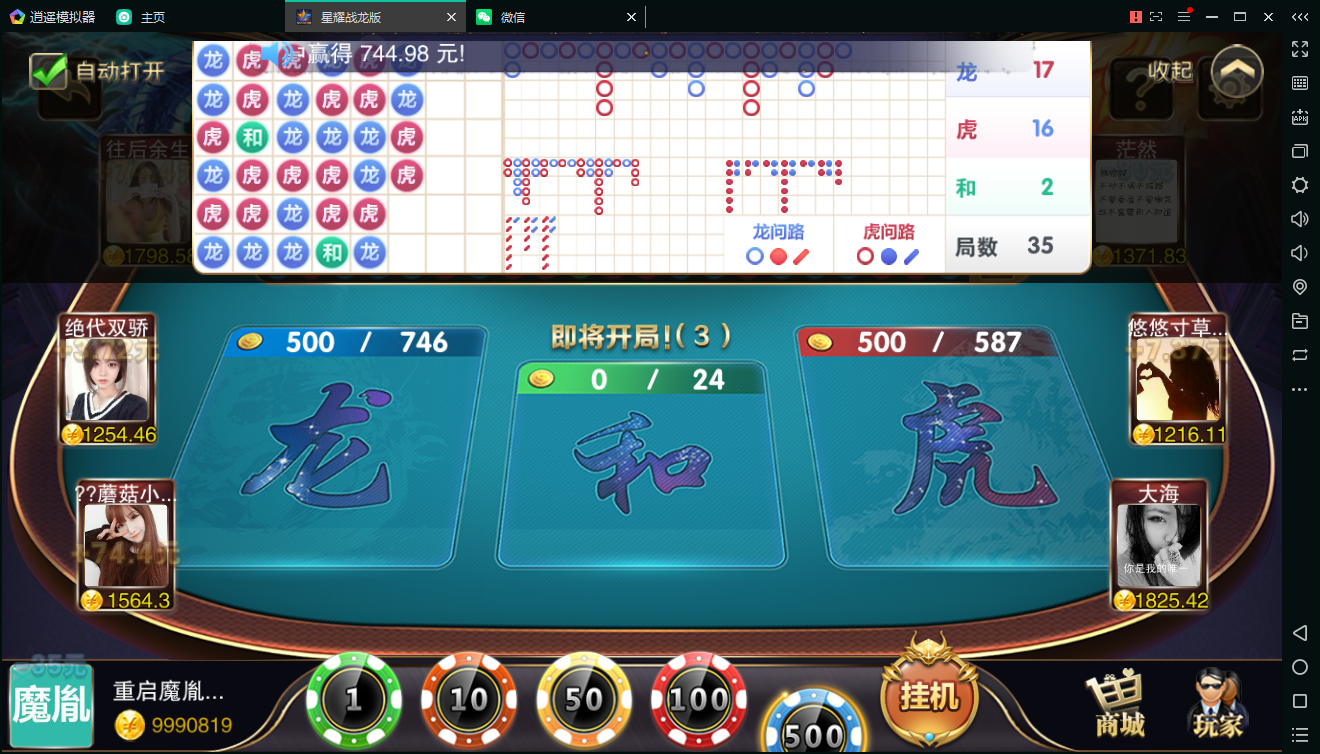1320x754 pixels.
Task: Pick the yellow 50 chip
Action: [584, 700]
